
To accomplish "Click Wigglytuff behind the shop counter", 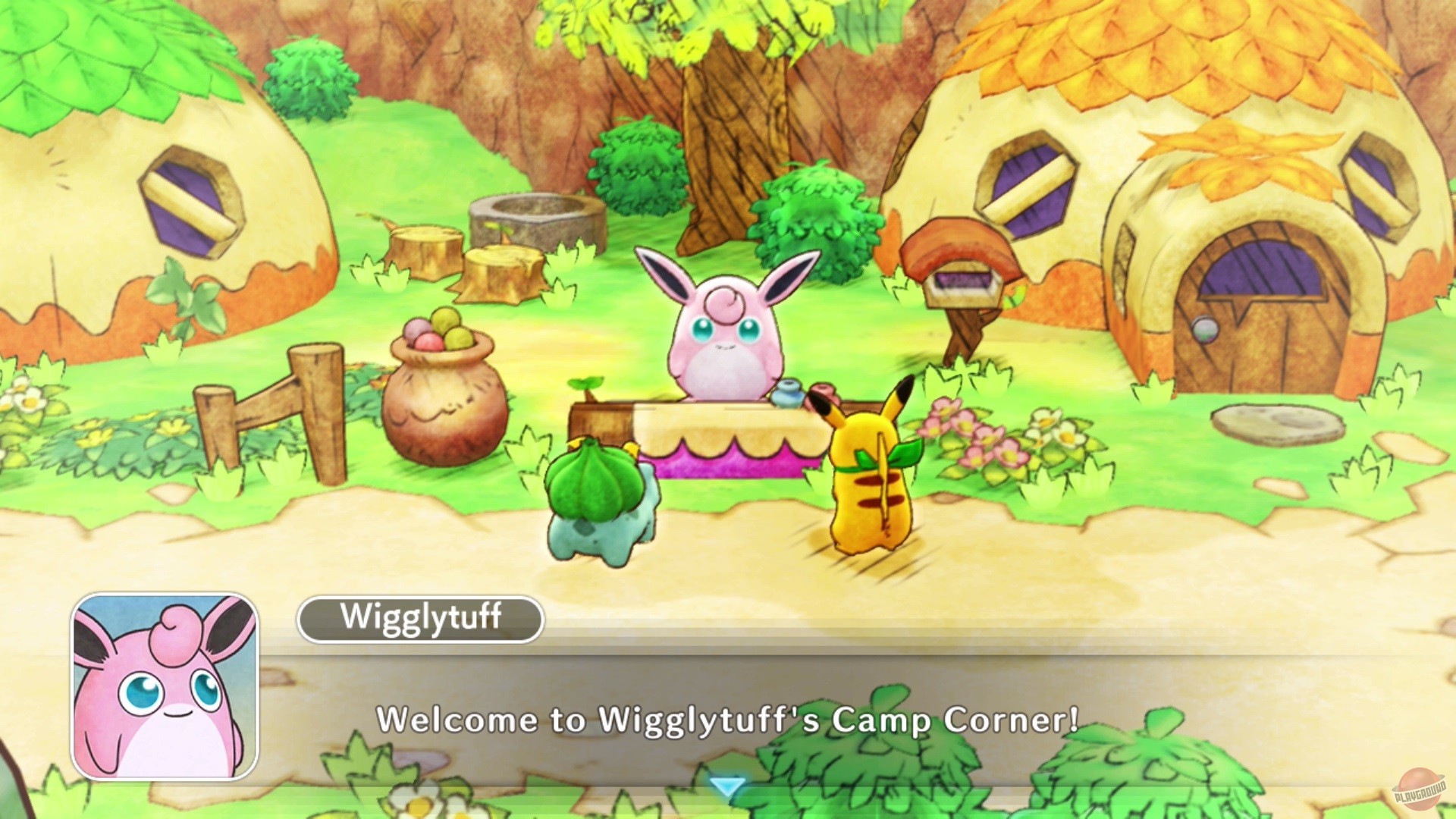I will coord(724,334).
